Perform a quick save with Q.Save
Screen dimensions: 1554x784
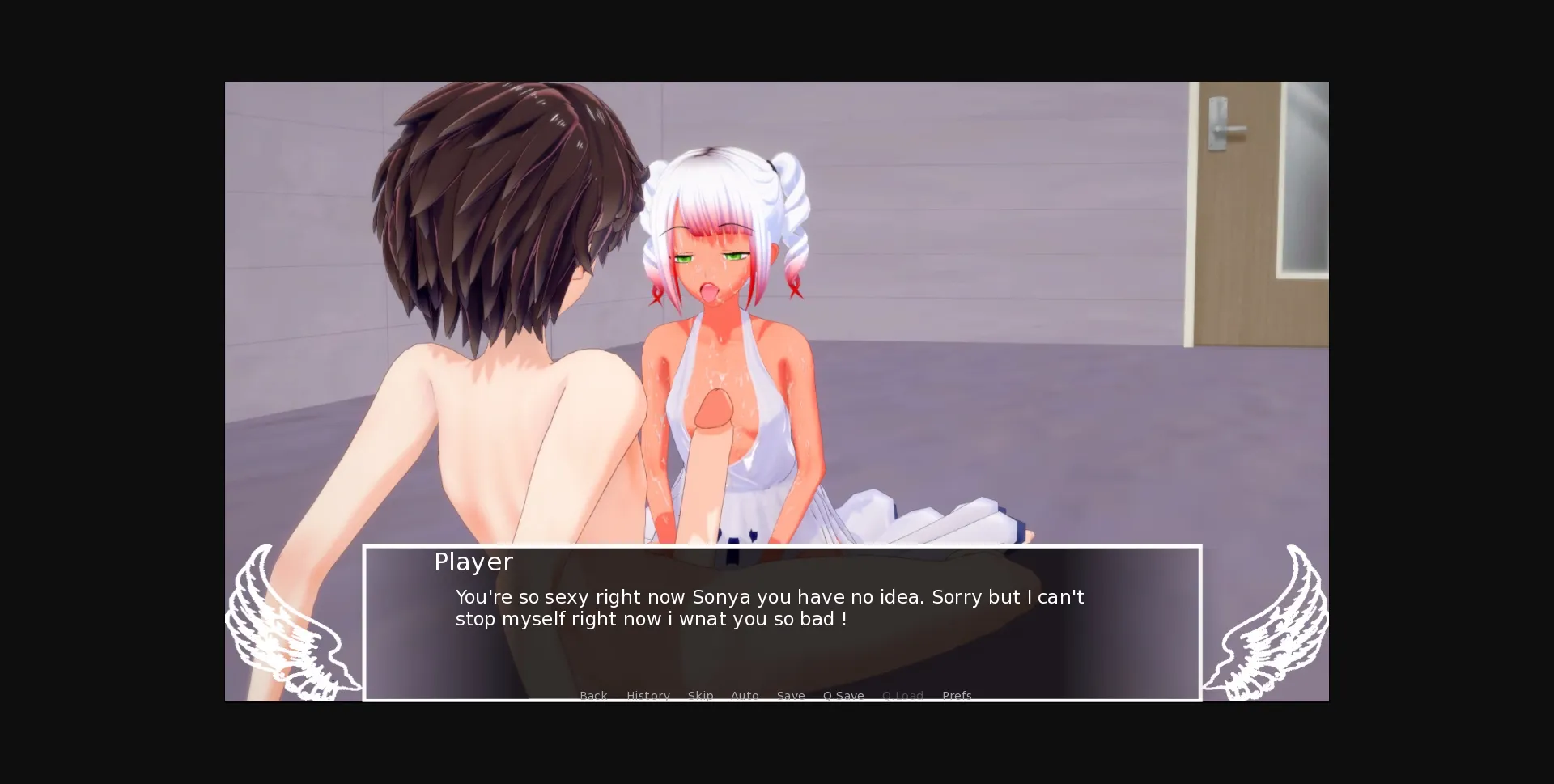pyautogui.click(x=843, y=696)
